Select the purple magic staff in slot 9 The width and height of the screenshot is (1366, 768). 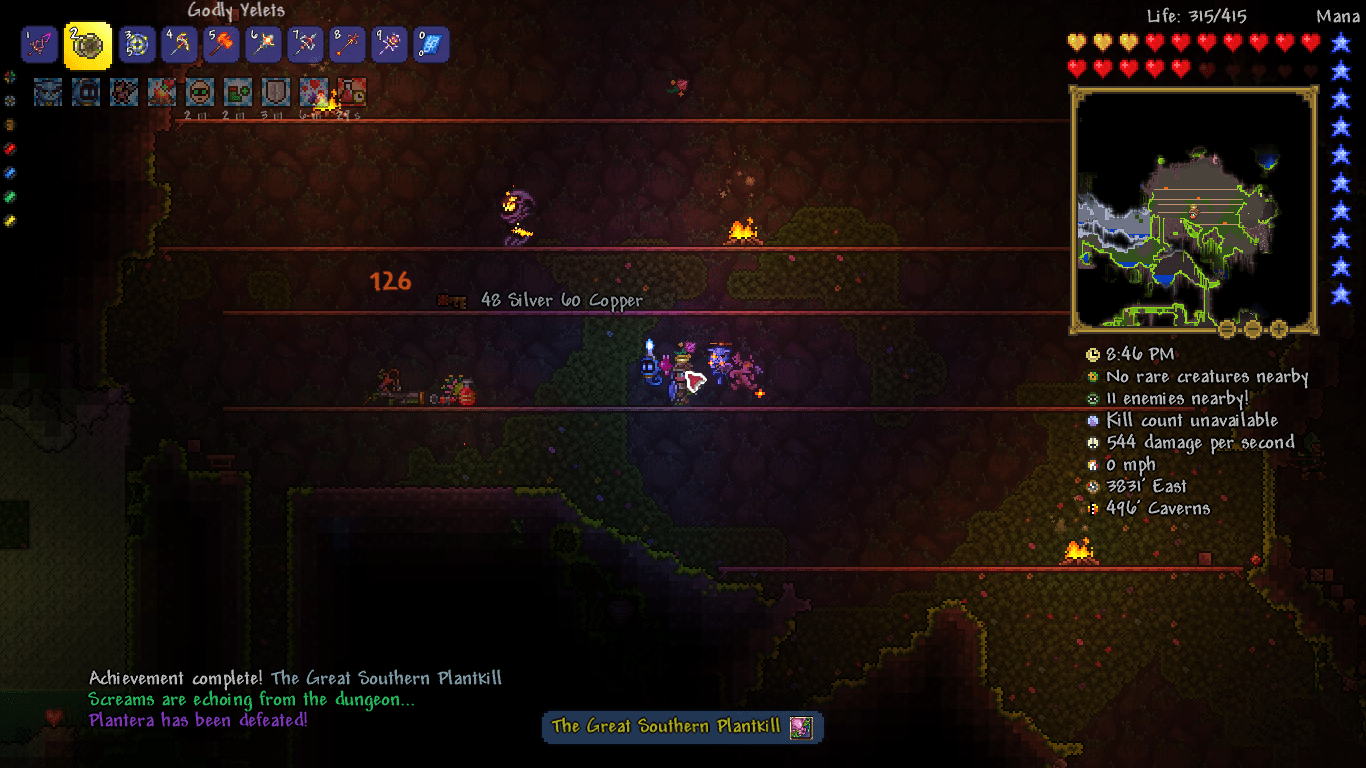pyautogui.click(x=388, y=44)
